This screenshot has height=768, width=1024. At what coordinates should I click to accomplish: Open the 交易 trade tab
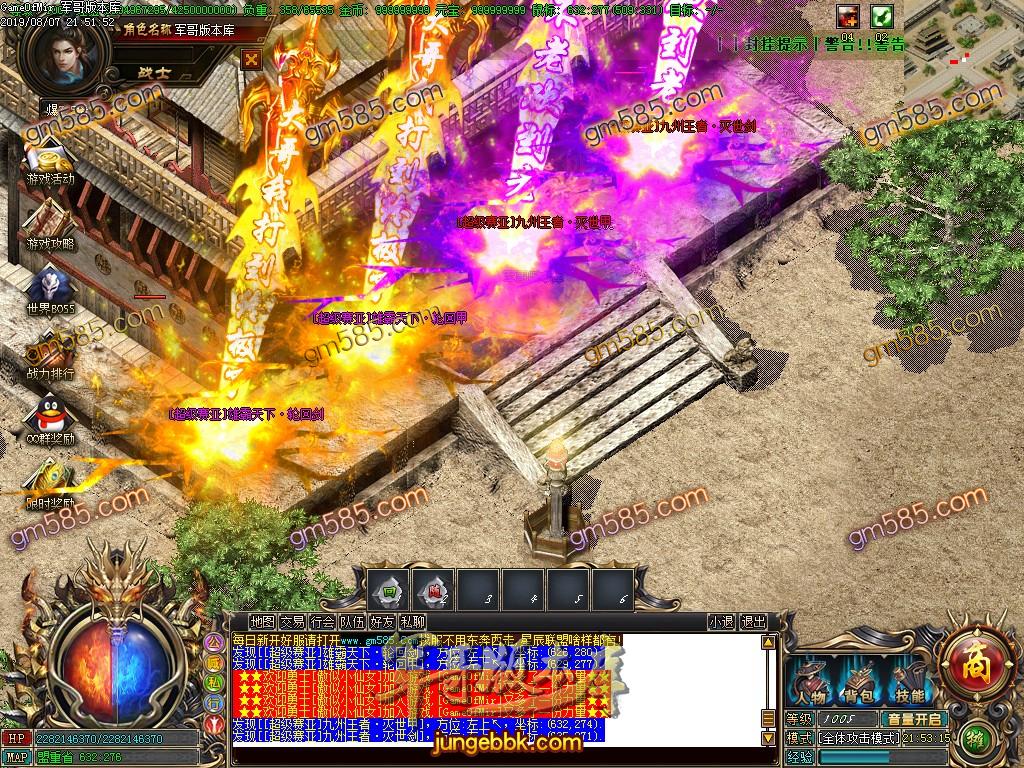(293, 622)
